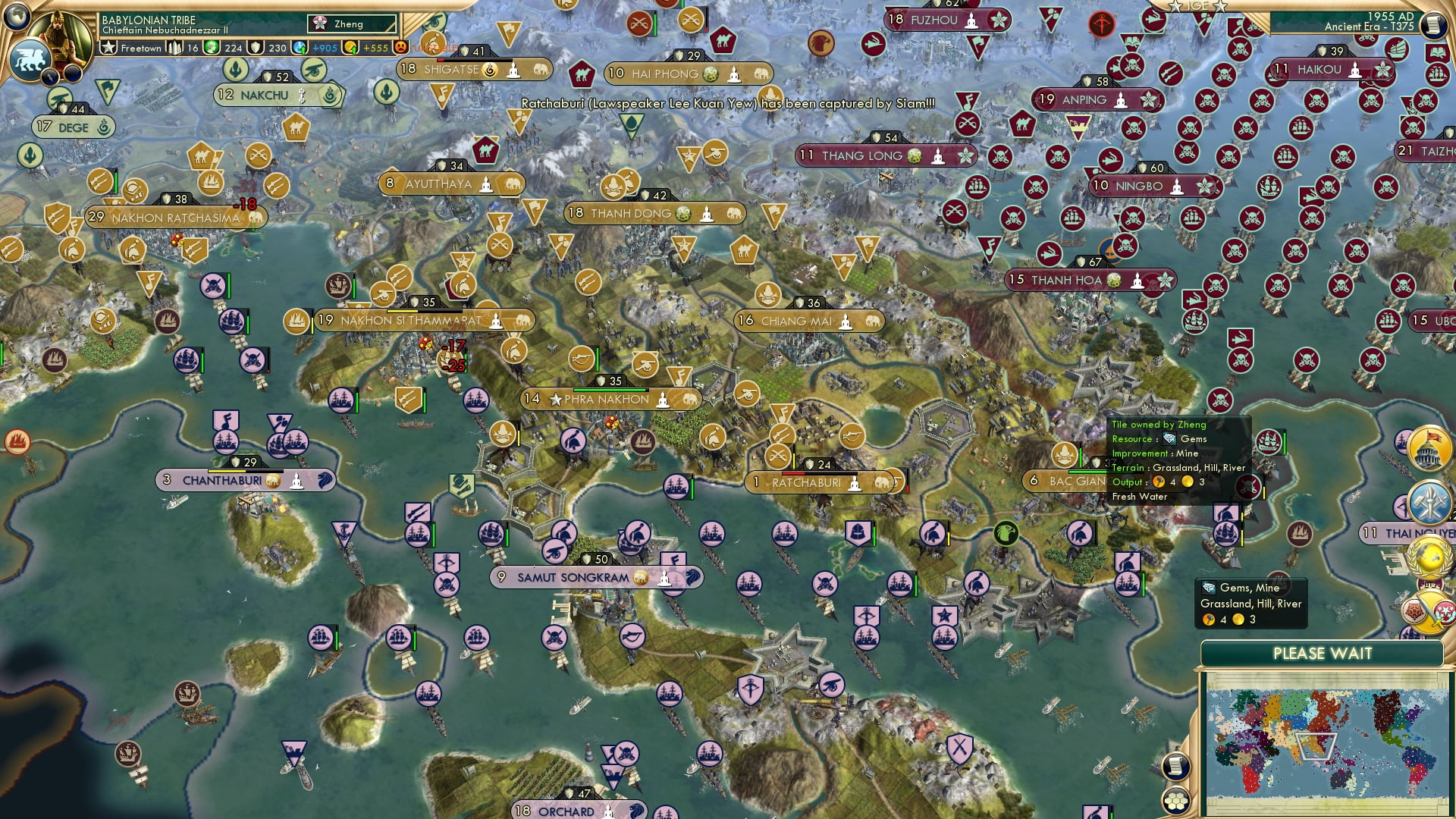Click the PLEASE WAIT turn button
The image size is (1456, 819).
click(1322, 654)
